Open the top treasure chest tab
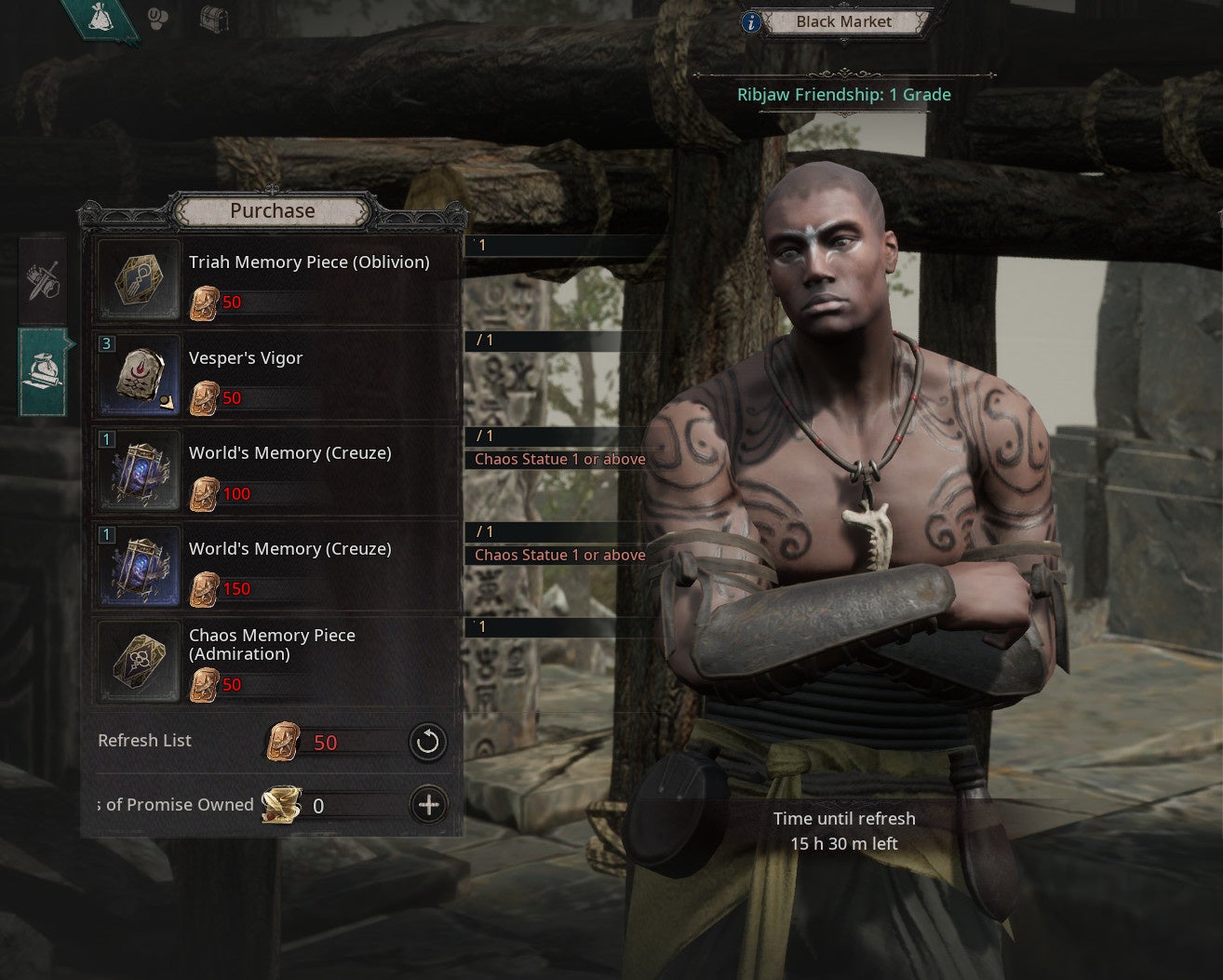1223x980 pixels. (x=214, y=20)
